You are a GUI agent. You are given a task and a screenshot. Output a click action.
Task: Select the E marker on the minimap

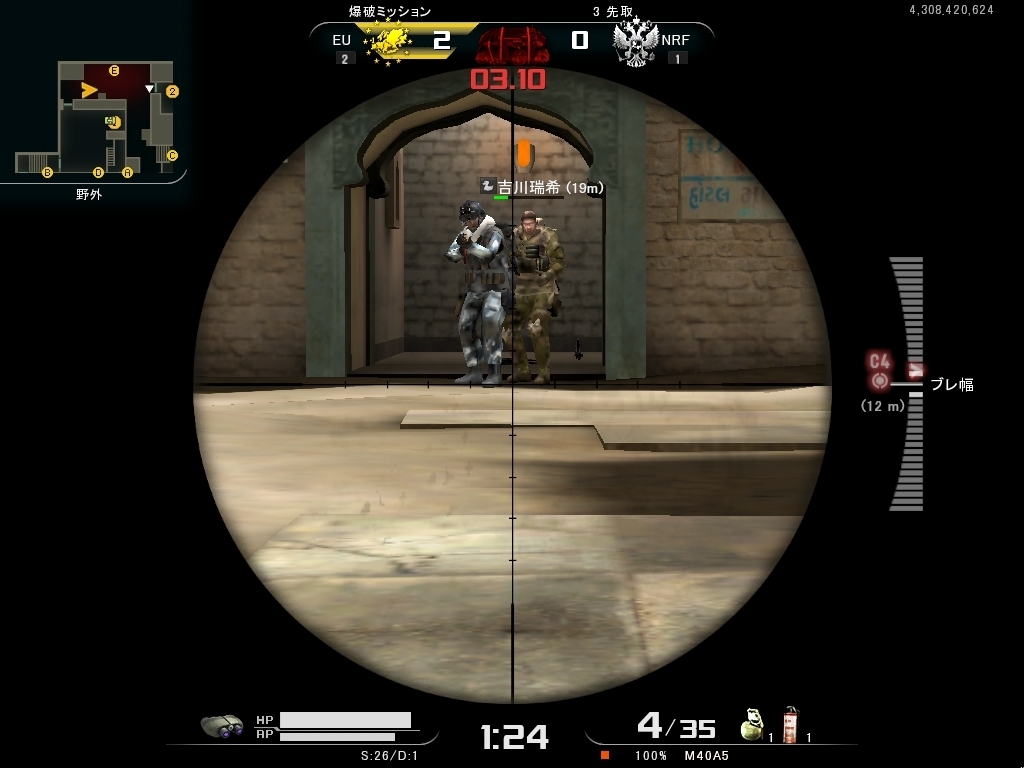pyautogui.click(x=114, y=70)
